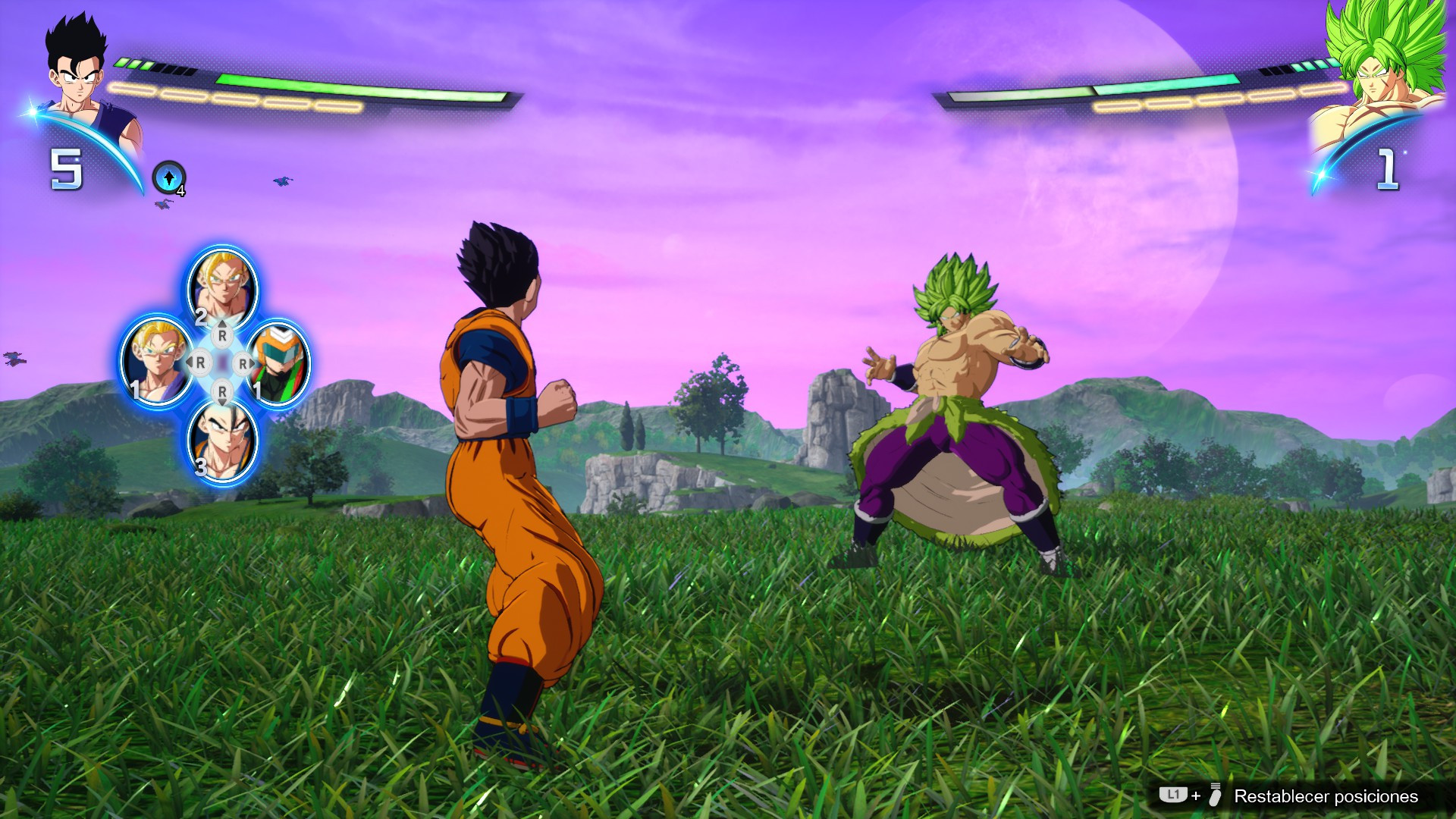Click the Super Saiyan 2 Gohan portrait atop the wheel
The image size is (1456, 819).
point(221,284)
